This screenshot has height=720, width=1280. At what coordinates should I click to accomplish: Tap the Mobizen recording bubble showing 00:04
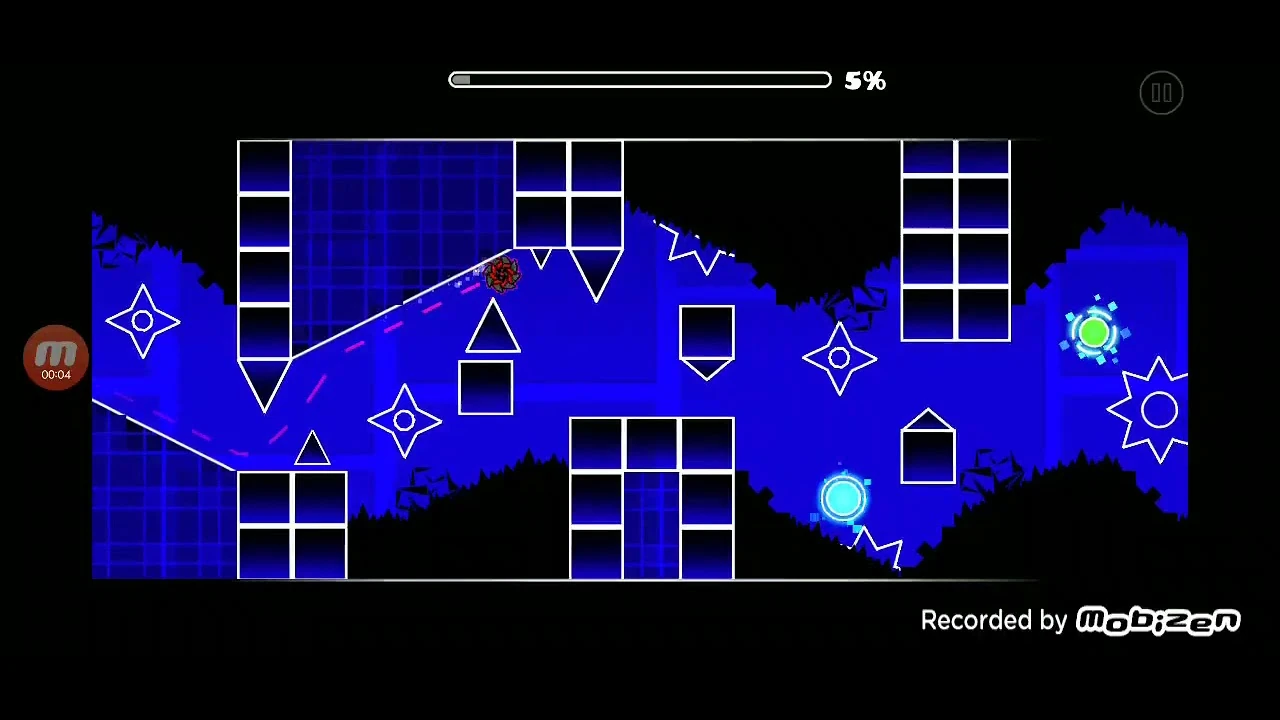[56, 357]
